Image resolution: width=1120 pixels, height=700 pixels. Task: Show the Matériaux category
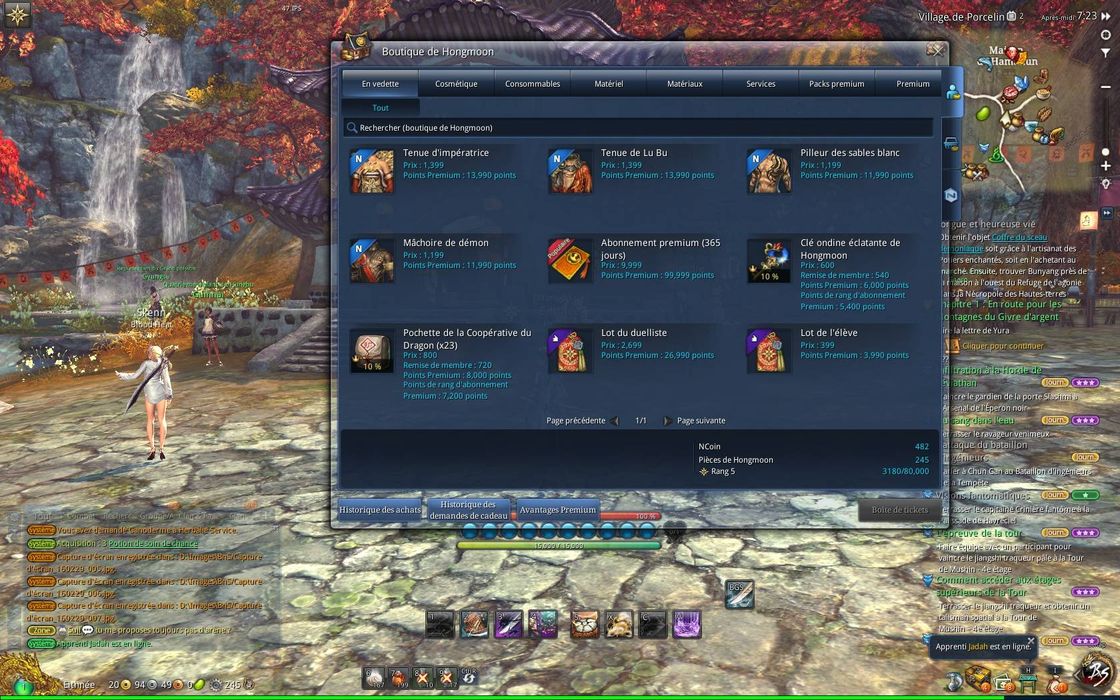684,84
